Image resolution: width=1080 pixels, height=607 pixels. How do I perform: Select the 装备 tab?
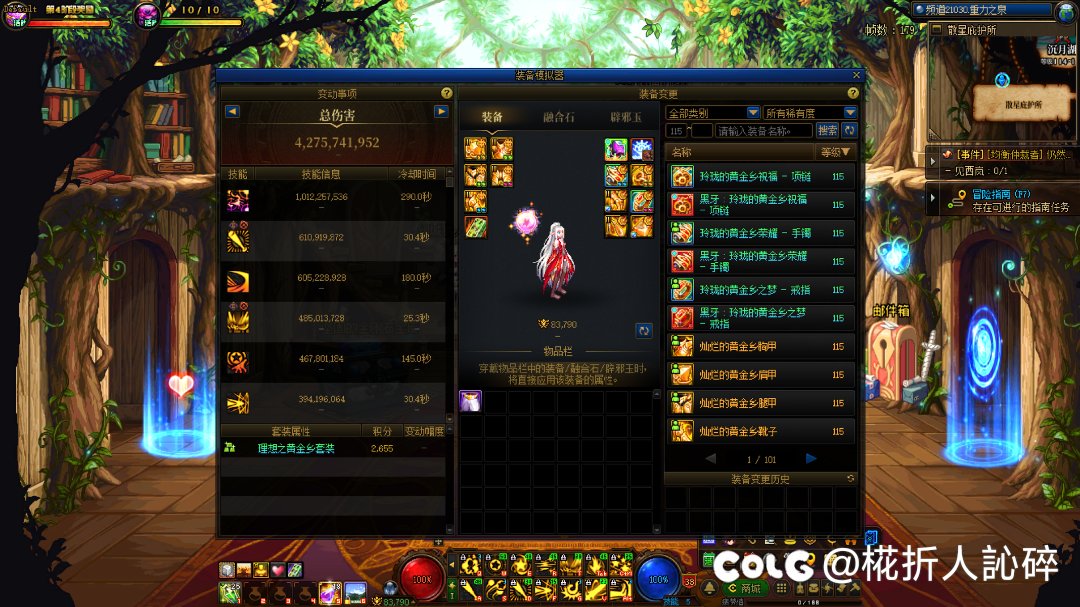(x=492, y=117)
